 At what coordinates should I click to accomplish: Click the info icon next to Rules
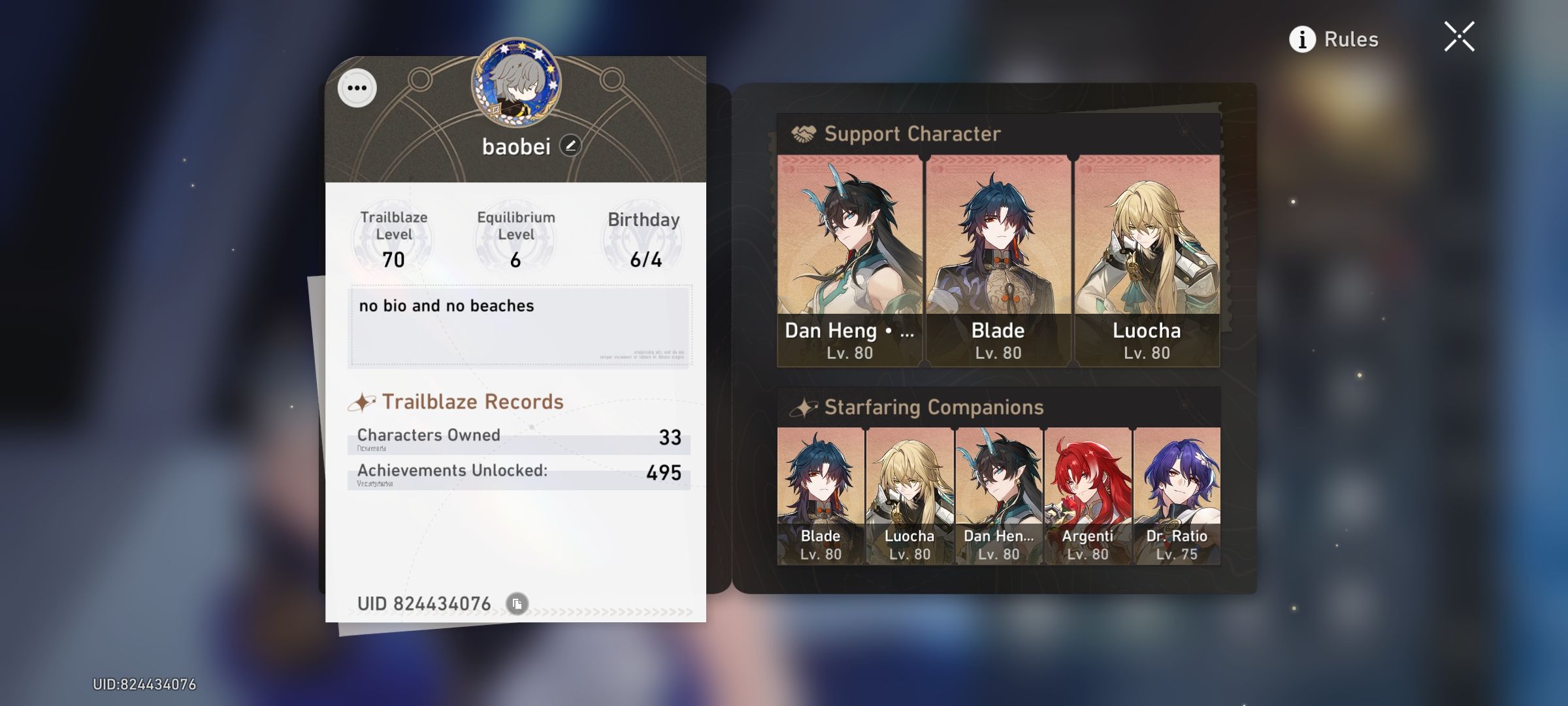(x=1303, y=40)
